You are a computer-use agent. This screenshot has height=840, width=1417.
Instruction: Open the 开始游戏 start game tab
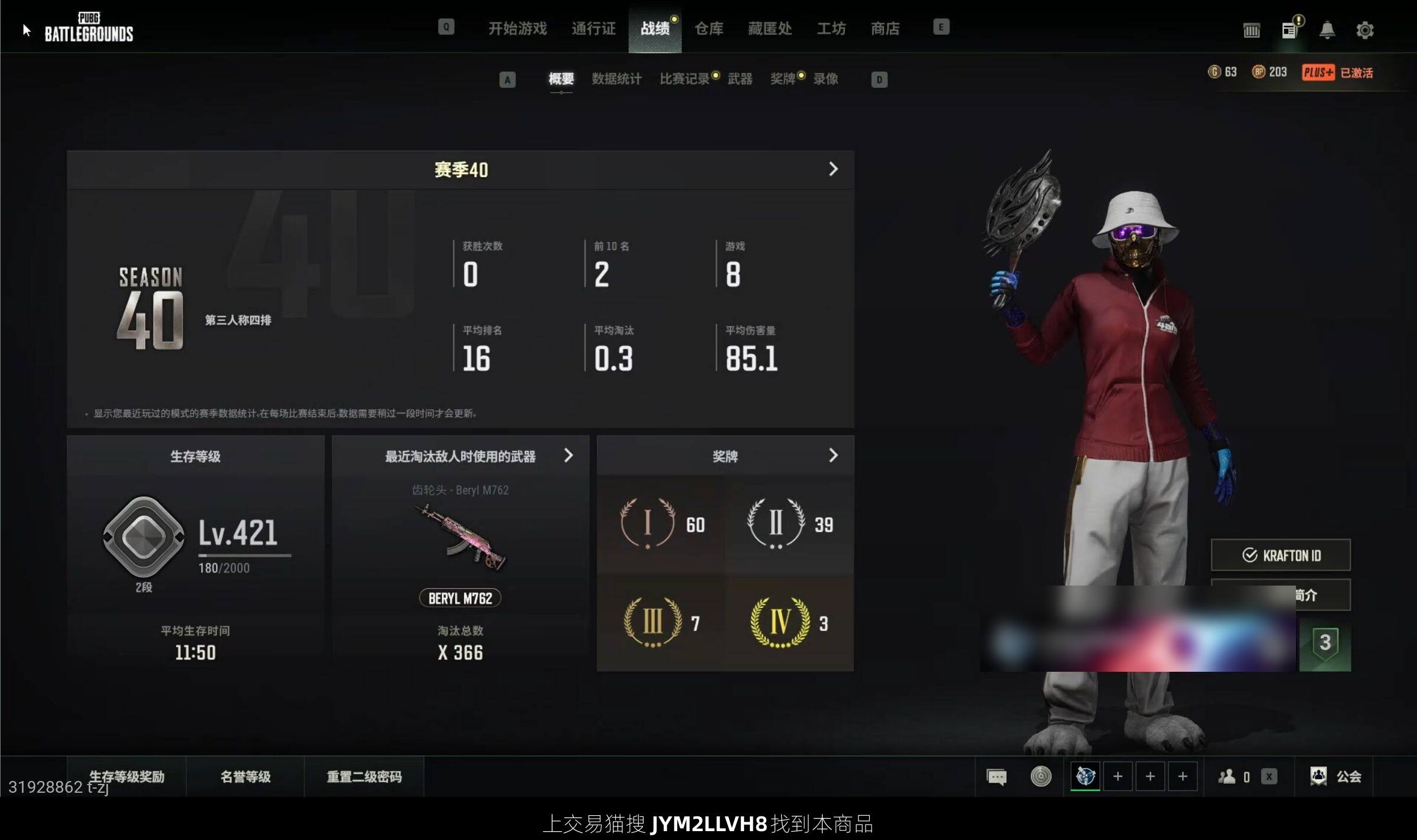(517, 28)
